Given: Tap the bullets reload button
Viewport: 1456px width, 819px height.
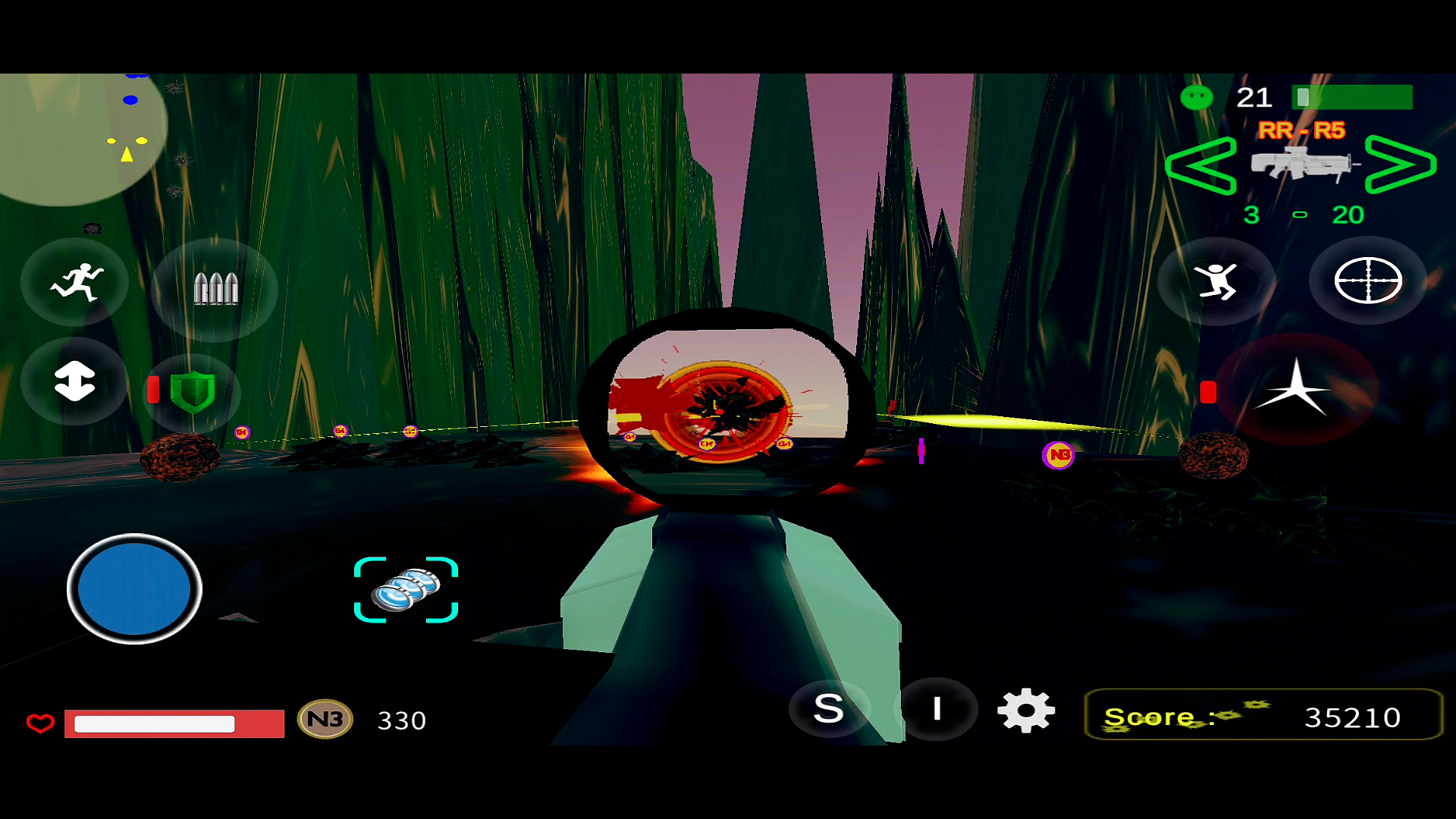Looking at the screenshot, I should 215,289.
